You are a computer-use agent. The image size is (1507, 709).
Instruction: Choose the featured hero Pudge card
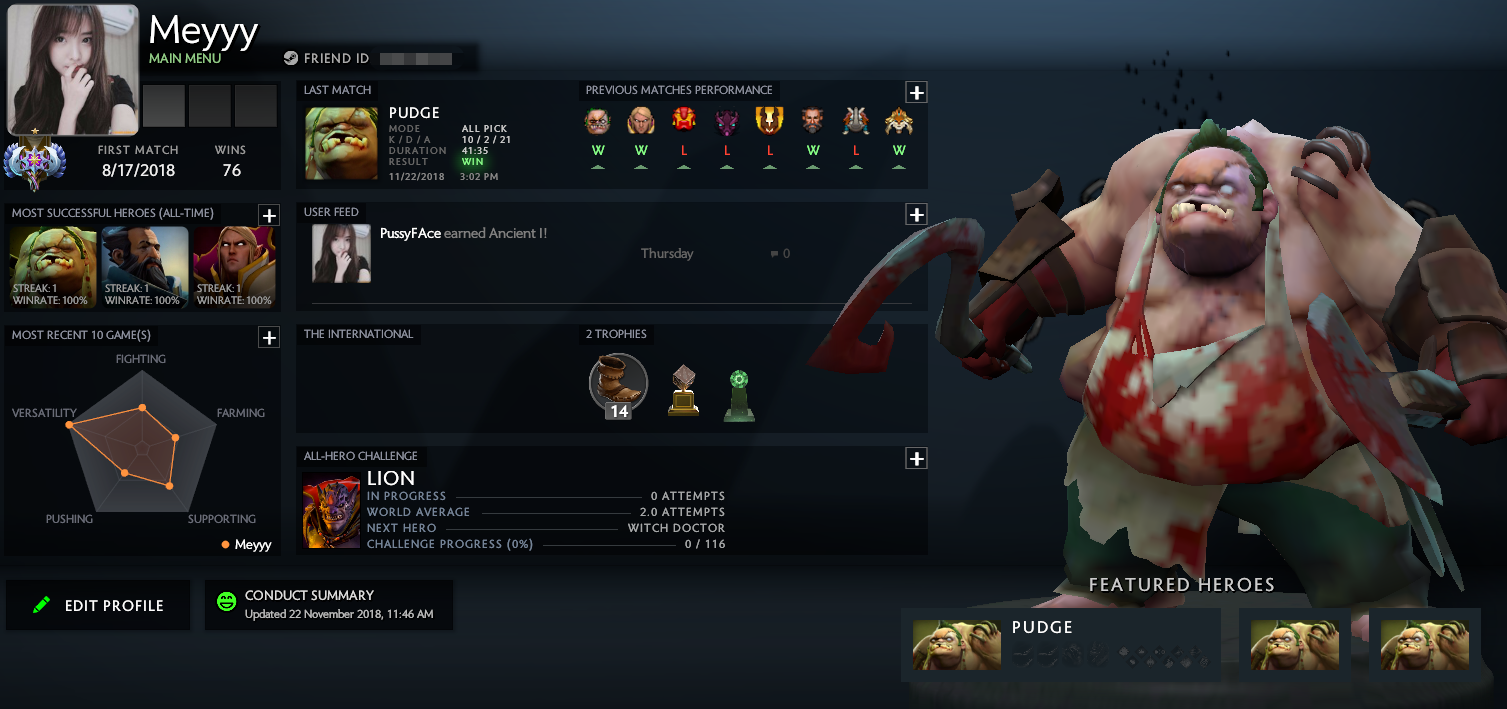[1060, 644]
